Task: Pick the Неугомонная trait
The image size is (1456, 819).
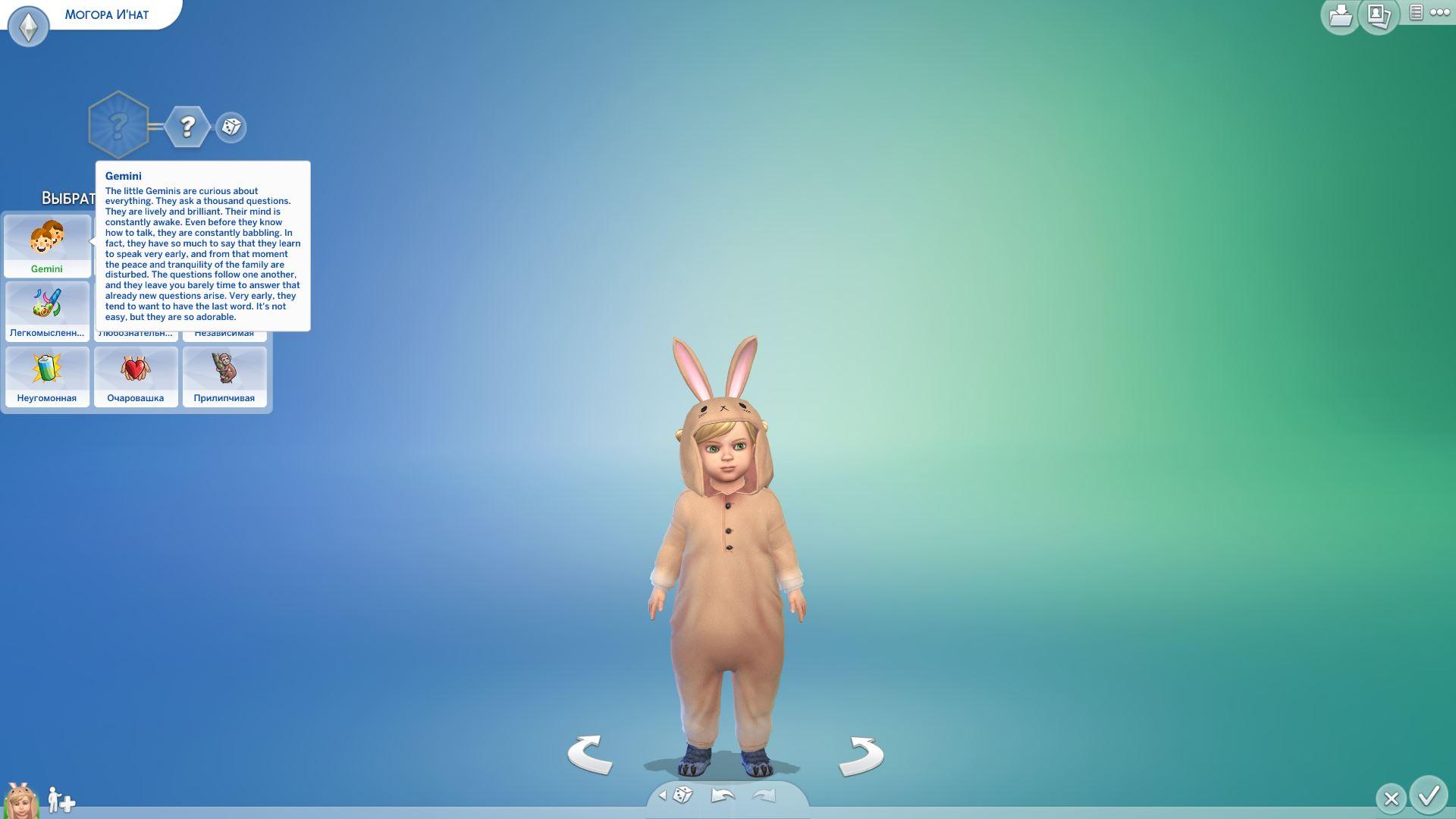Action: (47, 376)
